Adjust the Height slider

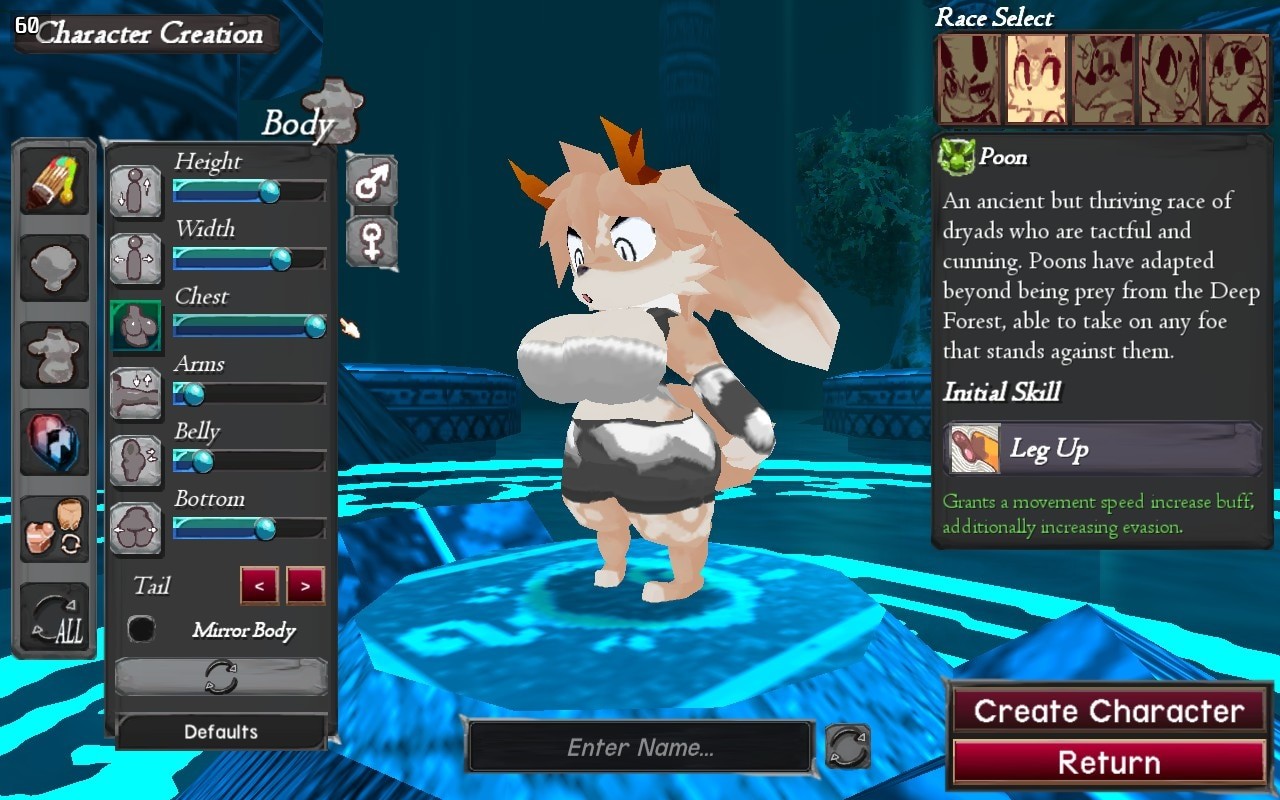(269, 191)
